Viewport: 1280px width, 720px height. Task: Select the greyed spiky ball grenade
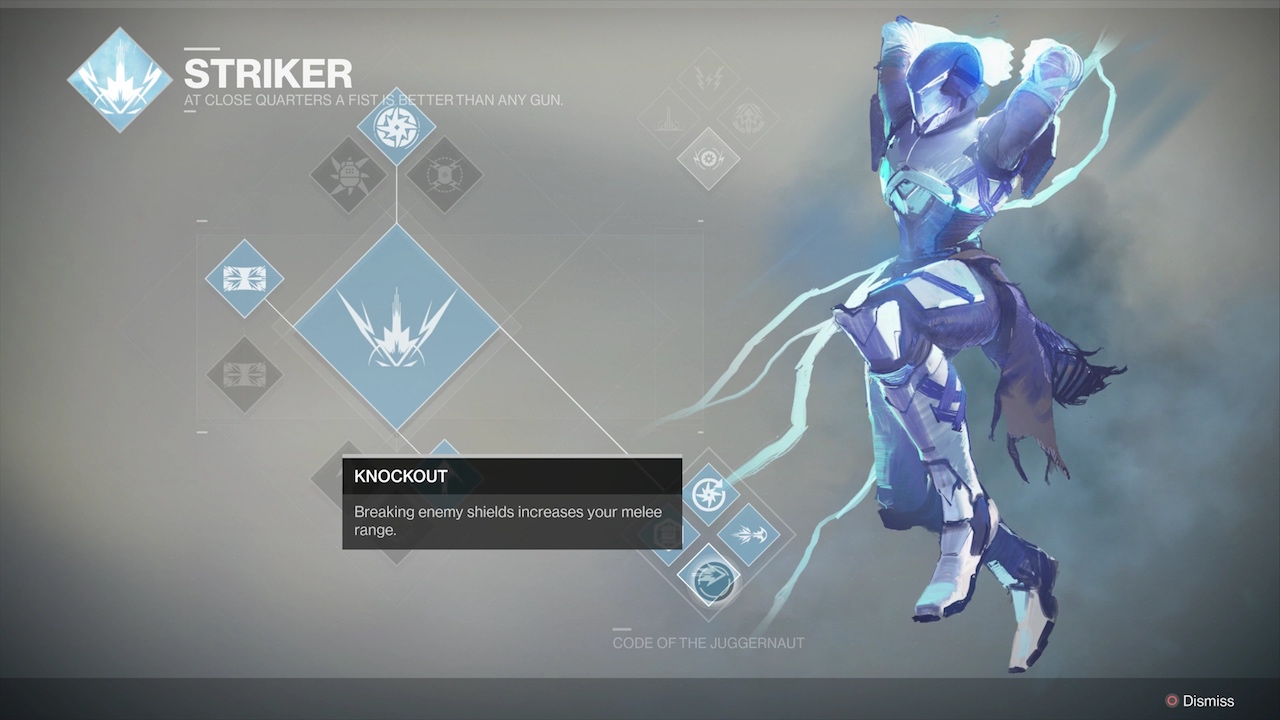tap(349, 175)
